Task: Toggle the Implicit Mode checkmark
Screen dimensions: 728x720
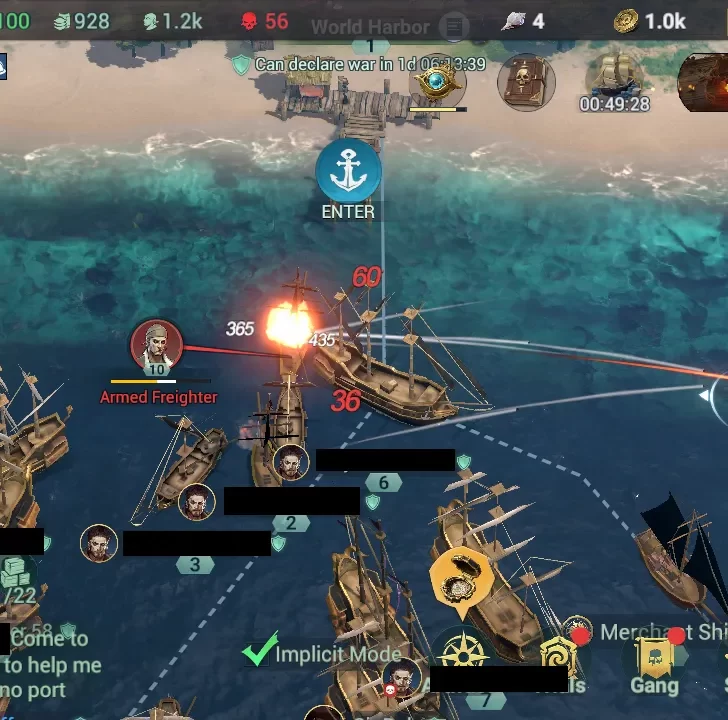Action: 261,652
